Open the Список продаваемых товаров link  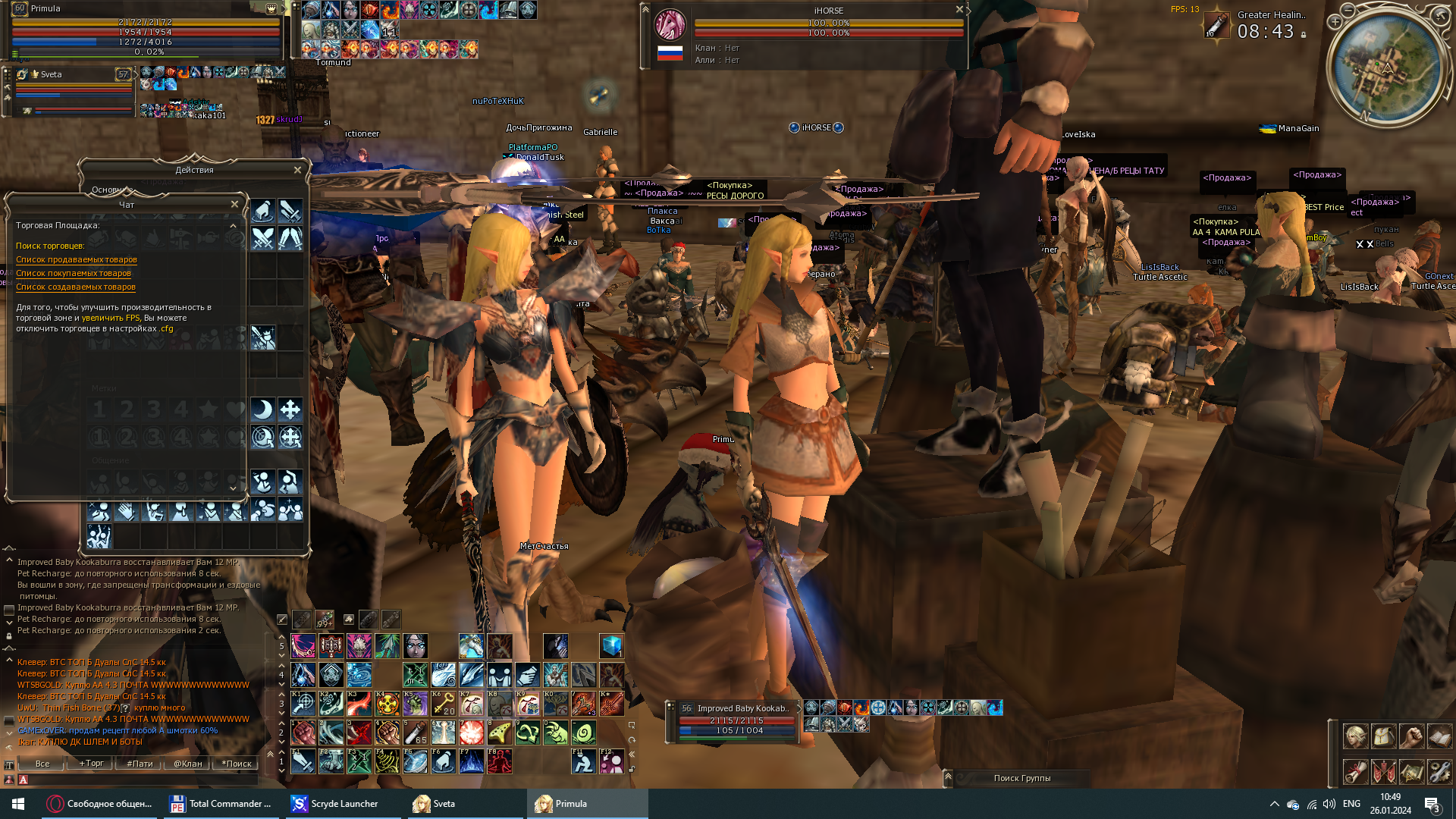pos(77,259)
